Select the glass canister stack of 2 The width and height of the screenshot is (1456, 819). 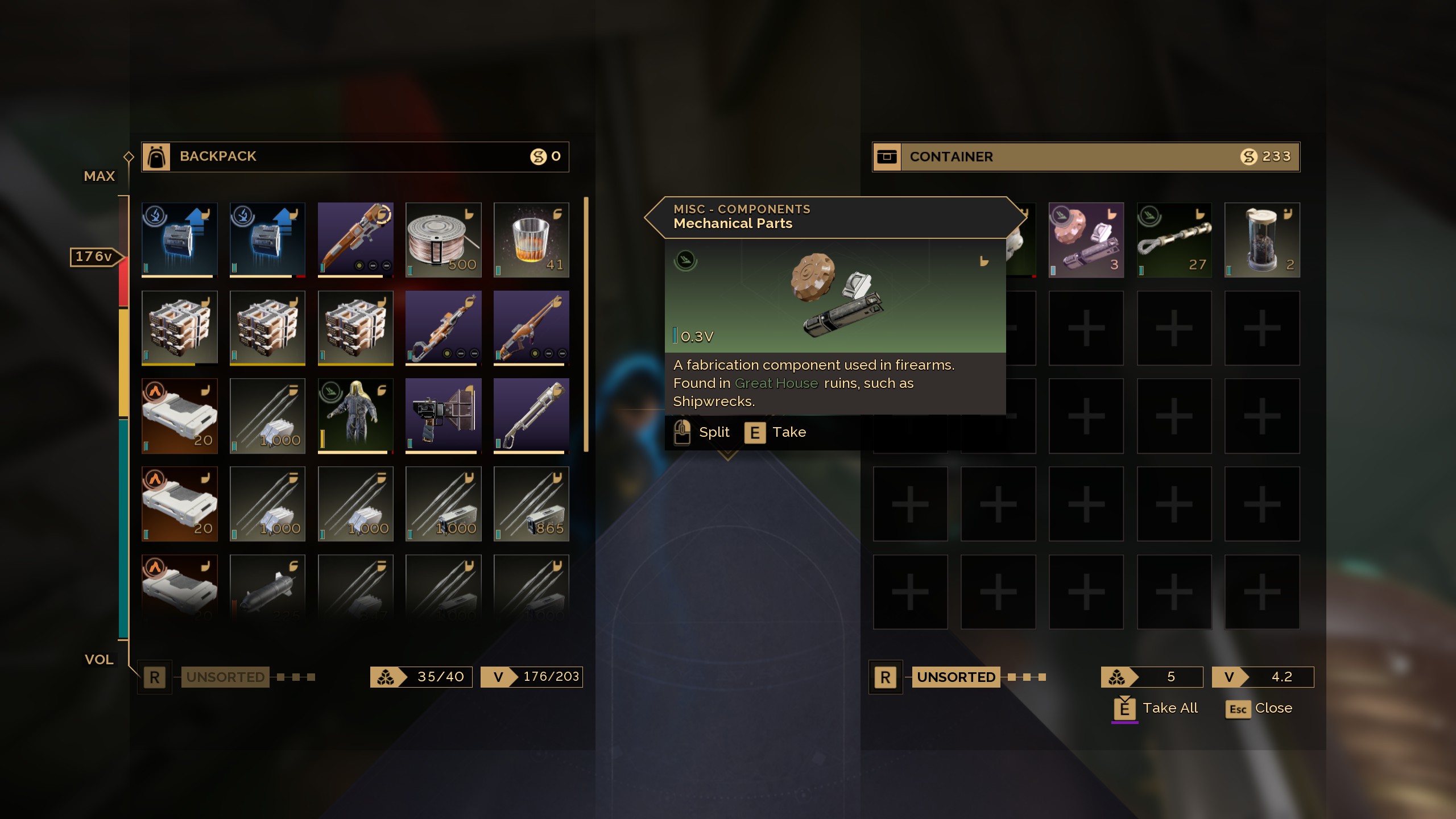[x=1262, y=240]
